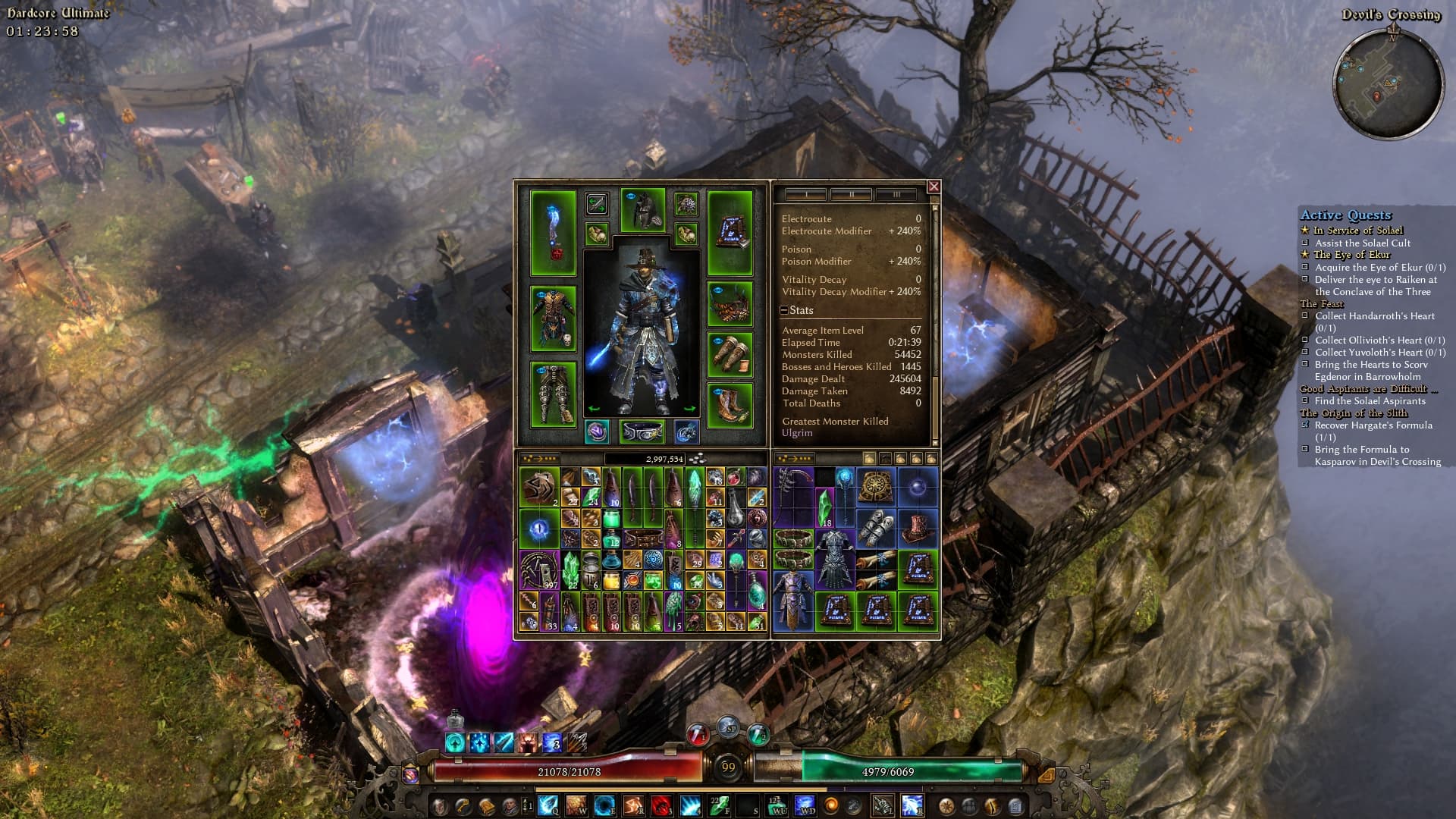Rotate character preview with the right arrow
1456x819 pixels.
(689, 409)
